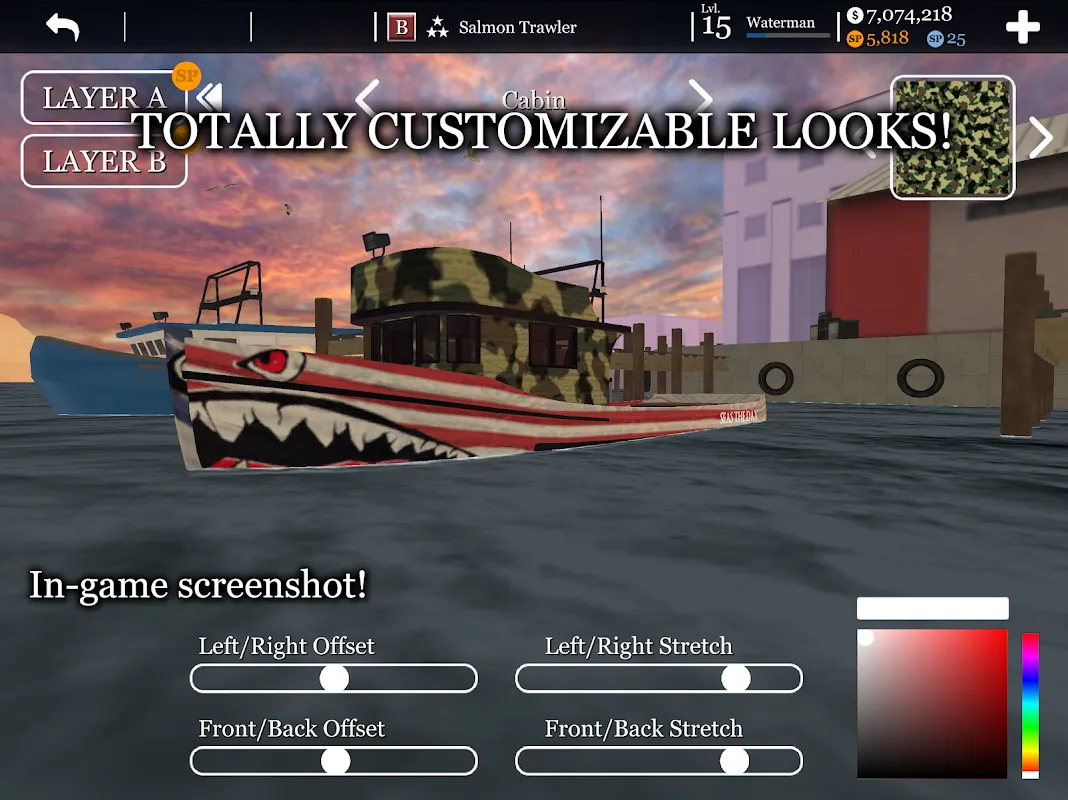This screenshot has height=800, width=1068.
Task: Click the plus button to add currency
Action: click(x=1022, y=27)
